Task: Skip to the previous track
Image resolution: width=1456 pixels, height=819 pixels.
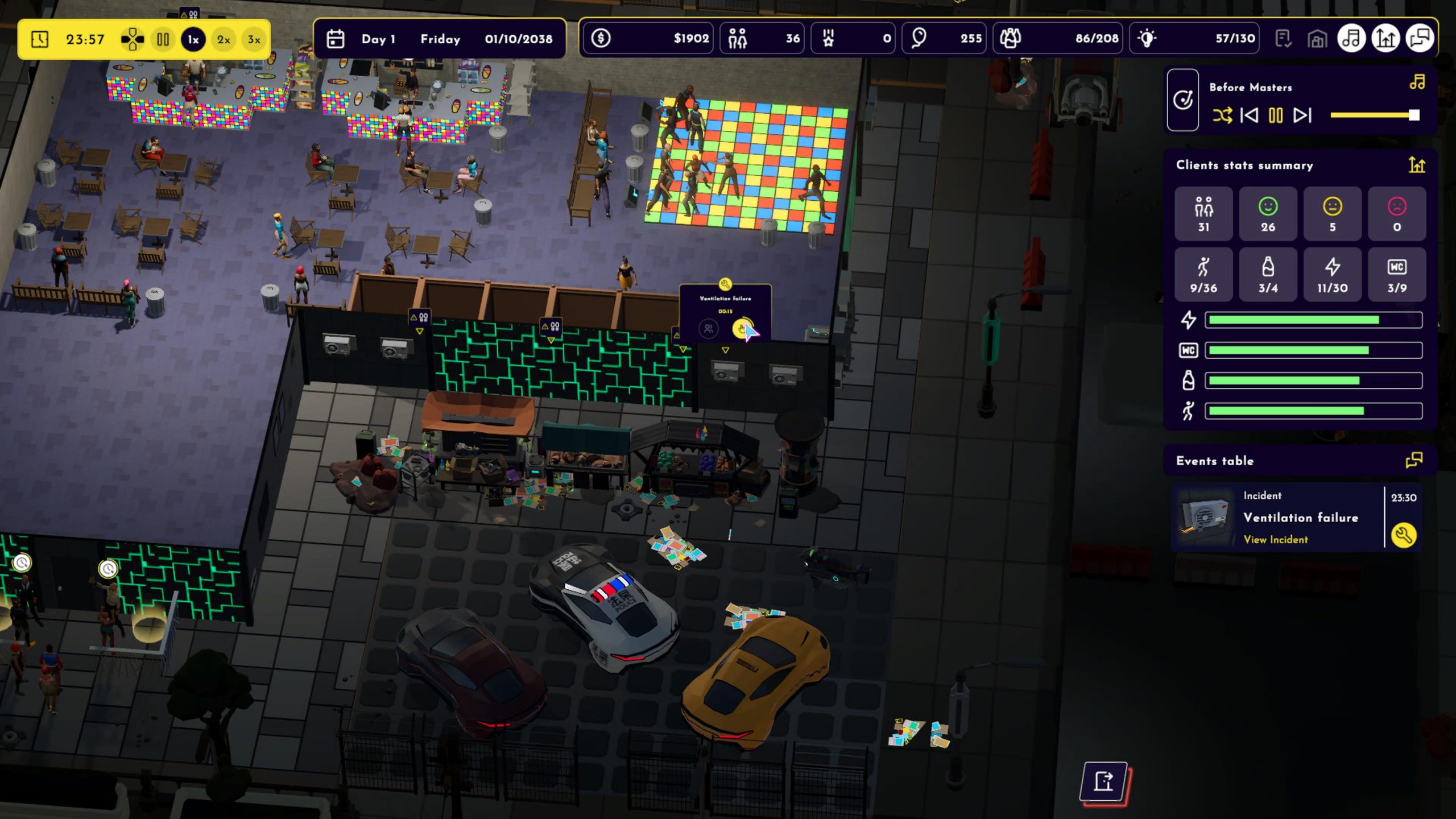Action: pos(1249,115)
